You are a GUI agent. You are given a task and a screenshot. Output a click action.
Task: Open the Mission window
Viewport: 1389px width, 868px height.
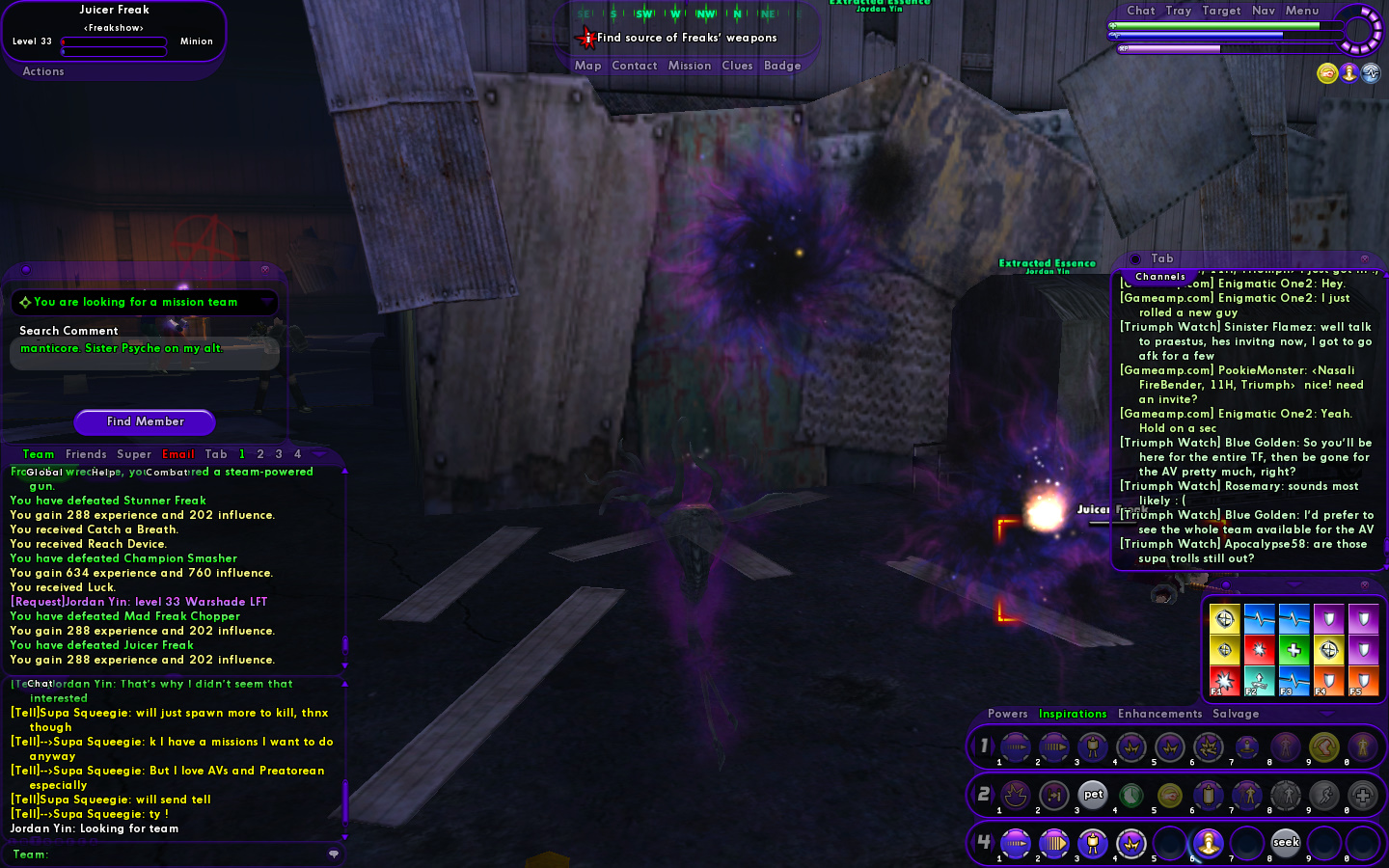point(690,66)
